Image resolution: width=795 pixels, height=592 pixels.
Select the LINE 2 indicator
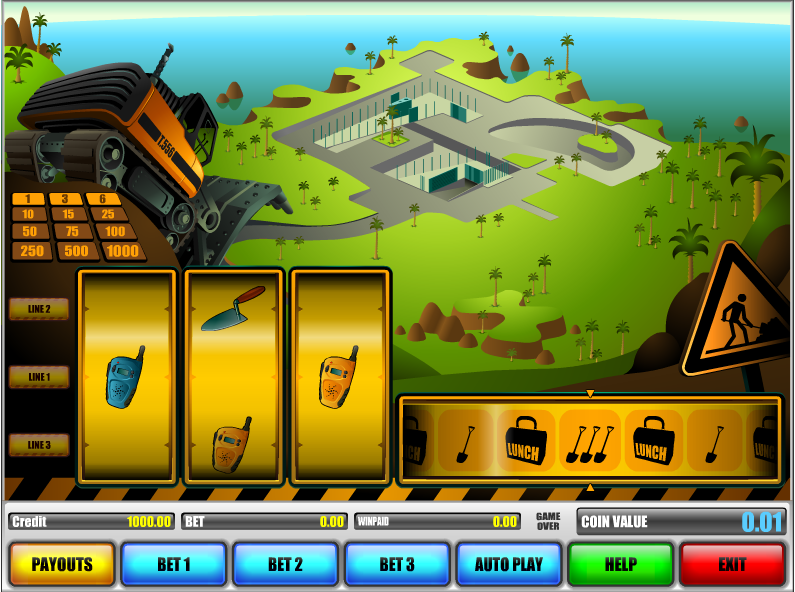point(39,309)
